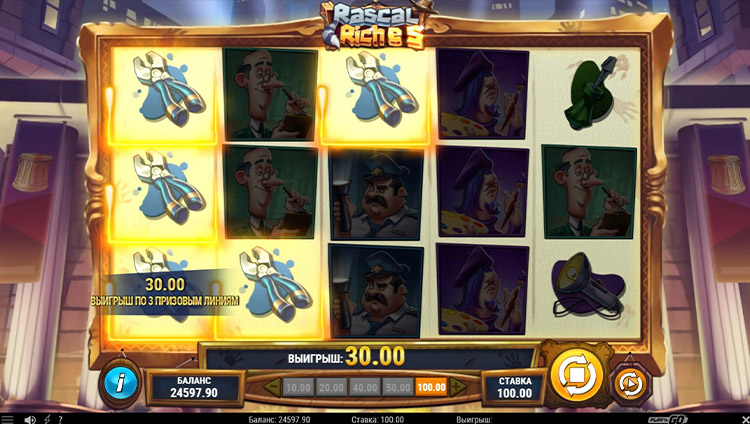Activate the small autoplay button
The width and height of the screenshot is (750, 424).
pyautogui.click(x=630, y=383)
